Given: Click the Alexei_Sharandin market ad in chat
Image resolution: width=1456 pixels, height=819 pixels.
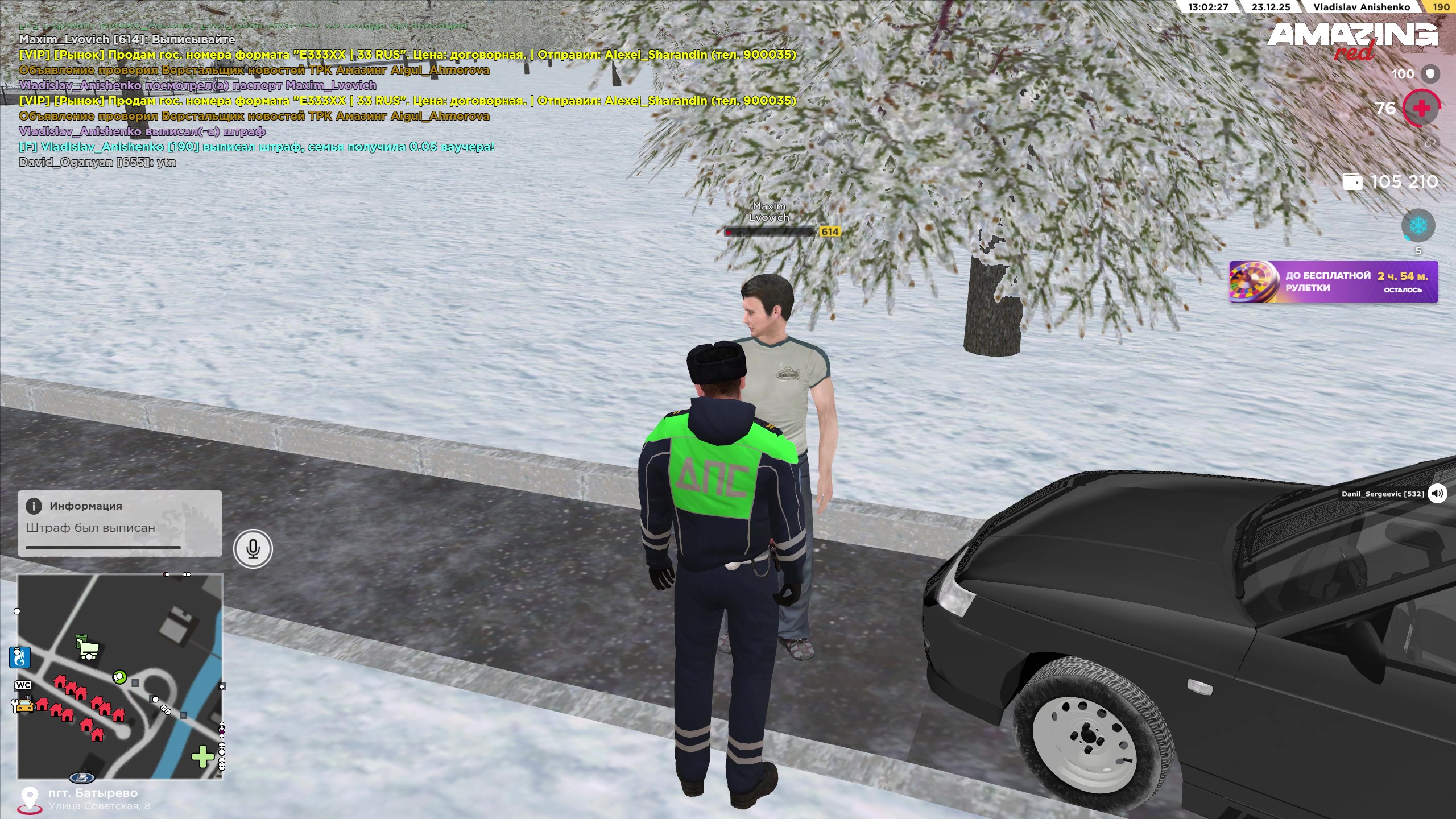Looking at the screenshot, I should (407, 55).
